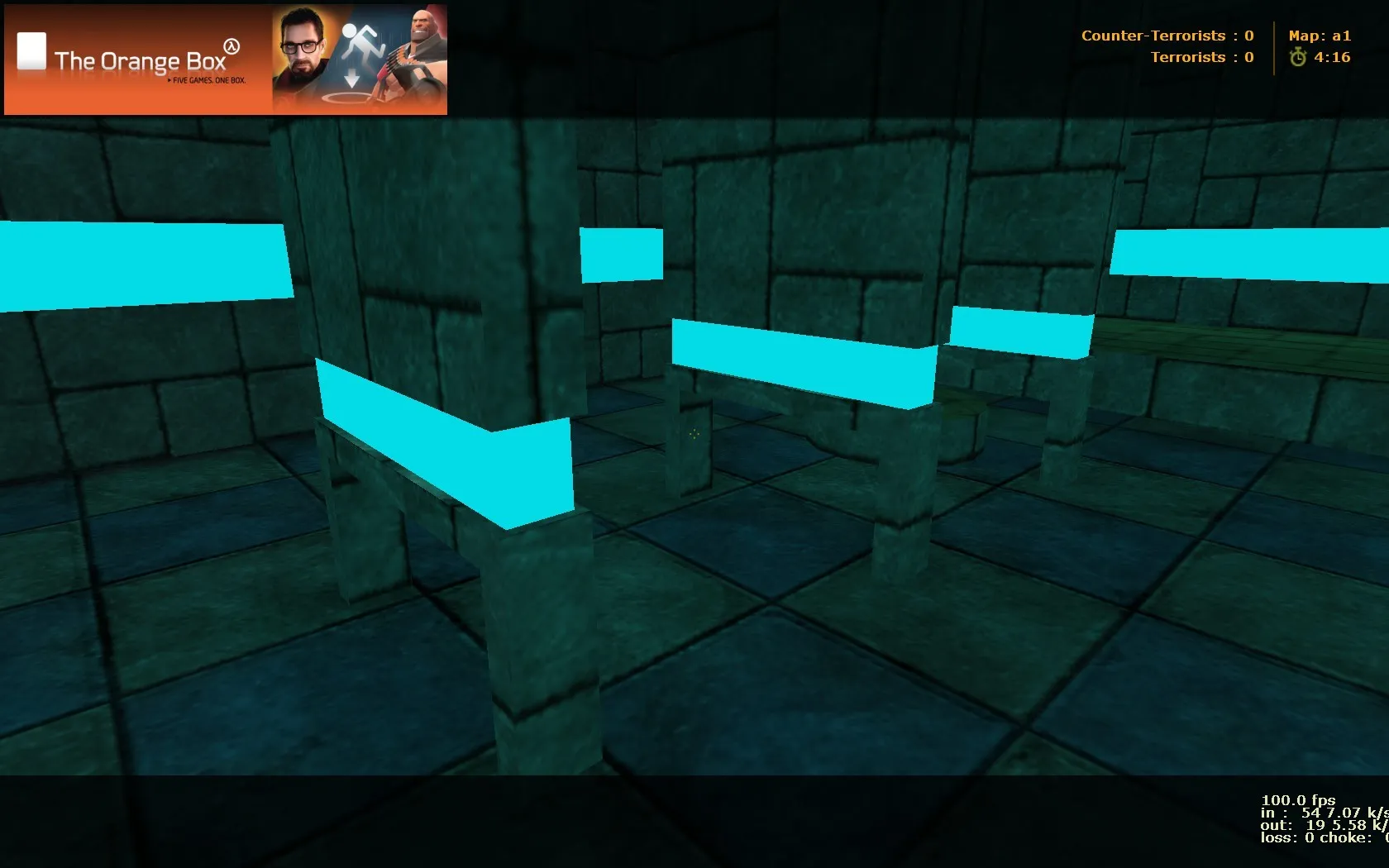
Task: Toggle the Counter-Terrorists score counter
Action: (x=1167, y=36)
